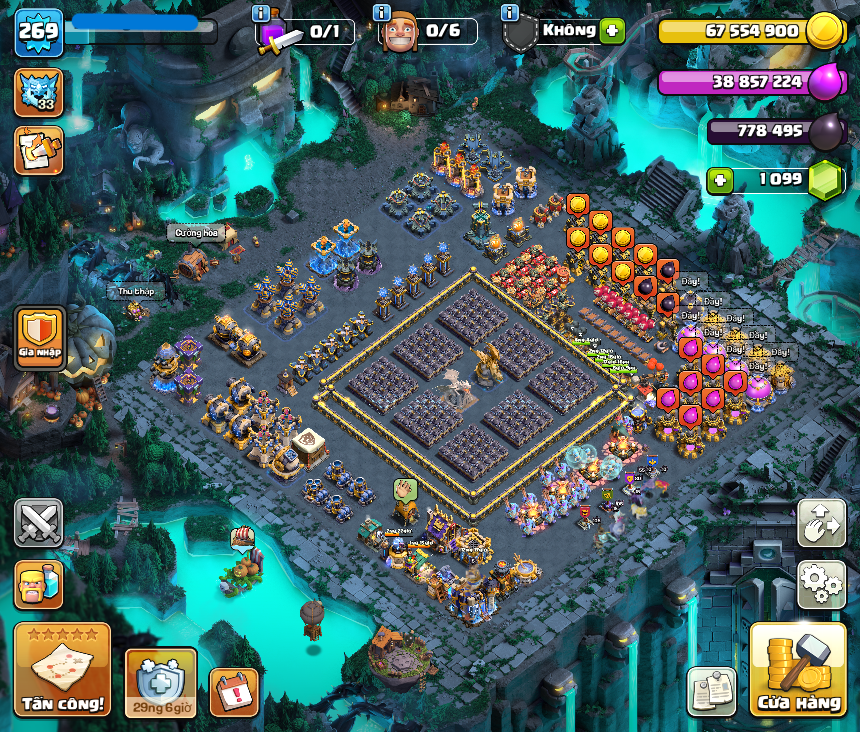Open the army barbarian button
Screen dimensions: 860x732
(x=38, y=584)
